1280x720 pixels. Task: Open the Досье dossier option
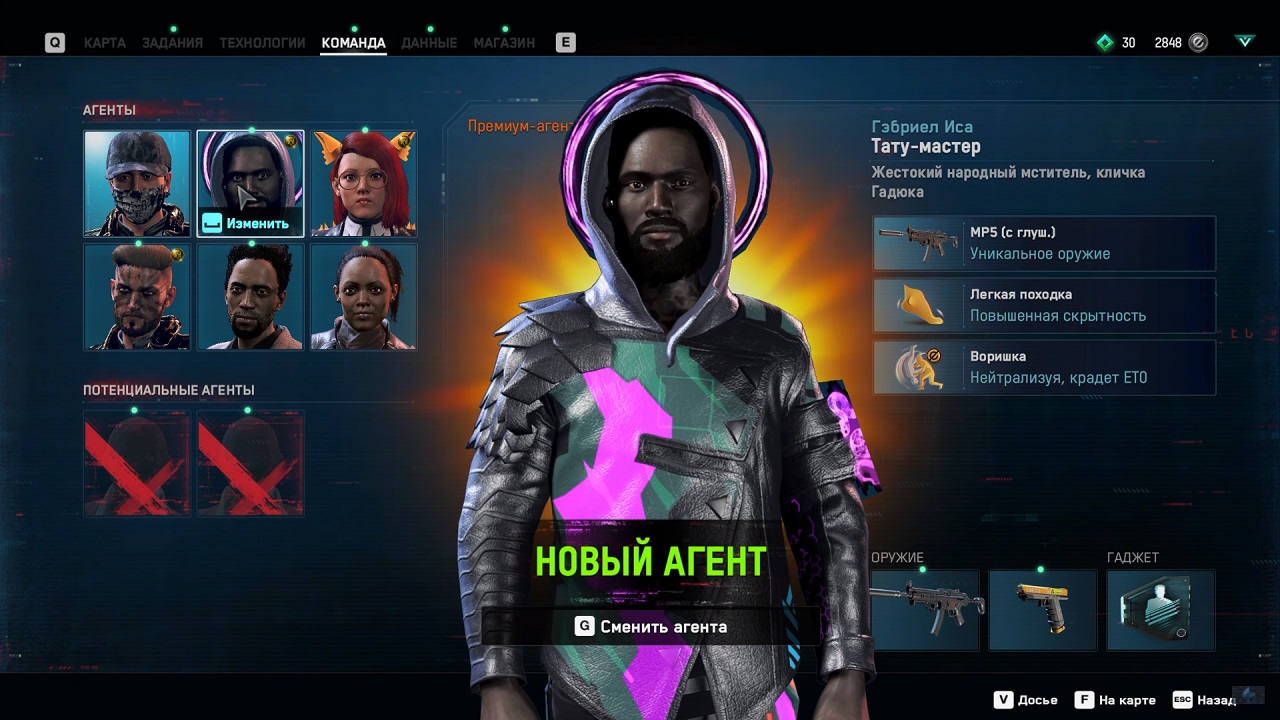[1028, 700]
